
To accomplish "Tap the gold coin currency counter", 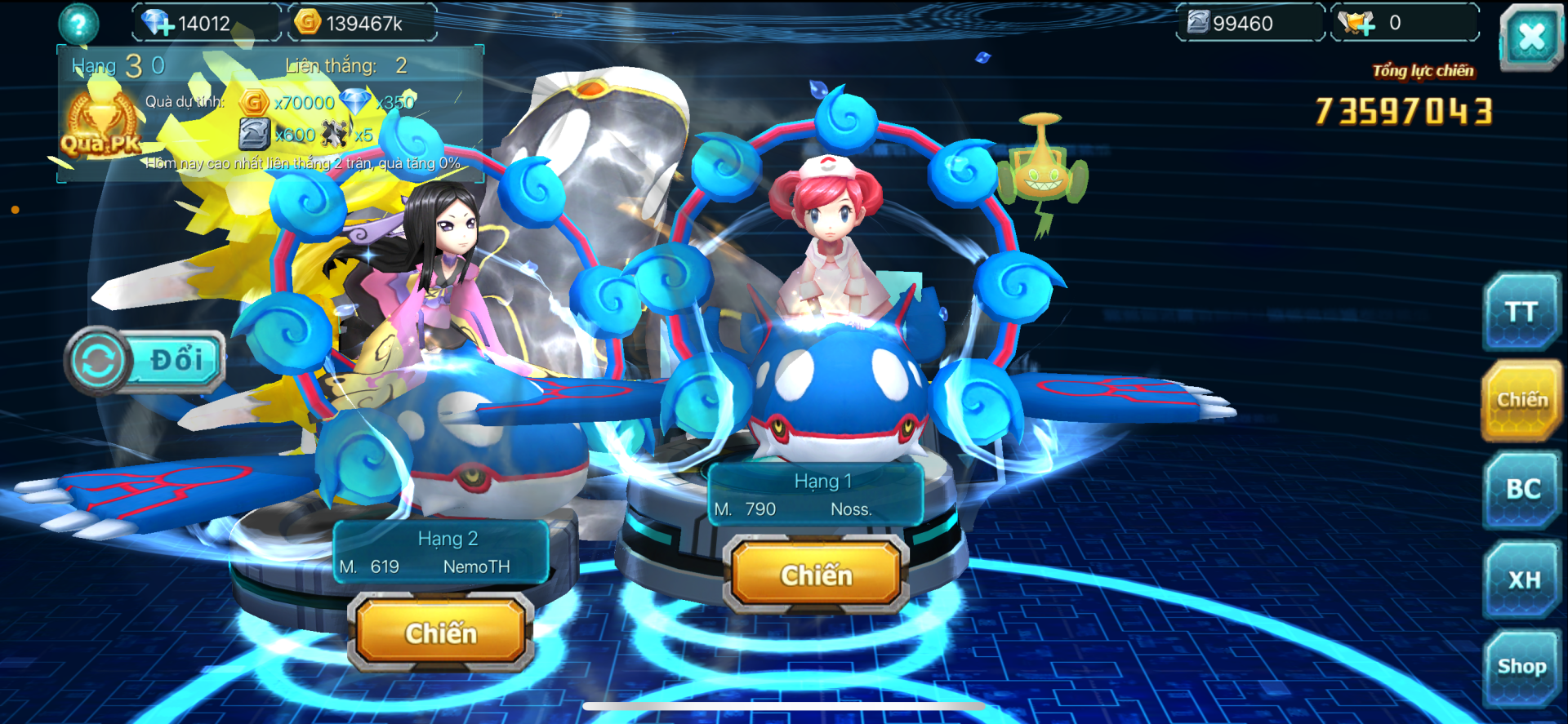I will [358, 24].
